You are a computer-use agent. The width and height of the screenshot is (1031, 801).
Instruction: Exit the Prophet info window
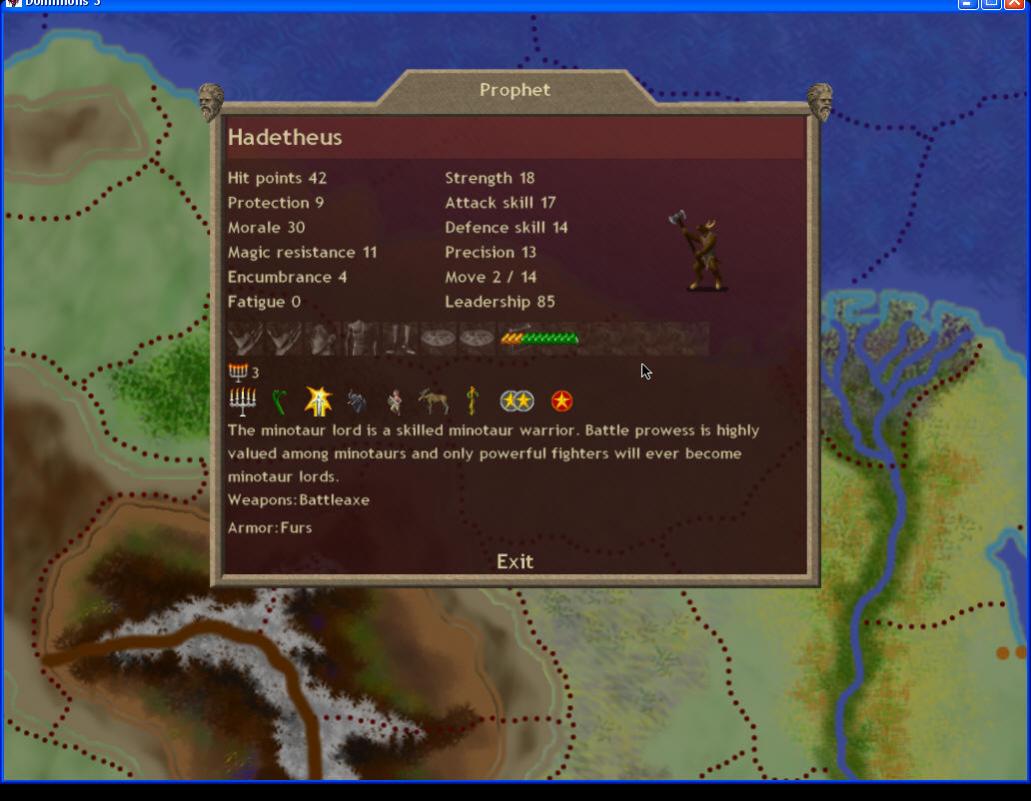tap(515, 561)
